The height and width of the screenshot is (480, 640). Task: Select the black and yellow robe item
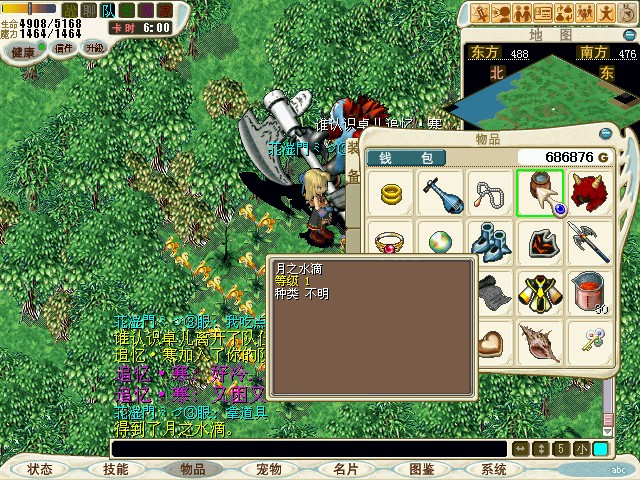click(x=540, y=292)
